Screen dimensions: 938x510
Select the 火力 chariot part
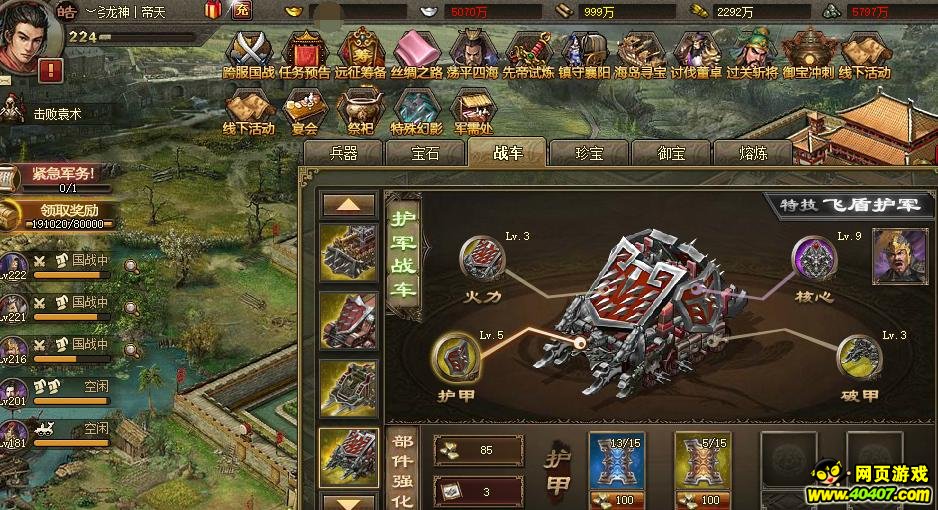coord(482,259)
